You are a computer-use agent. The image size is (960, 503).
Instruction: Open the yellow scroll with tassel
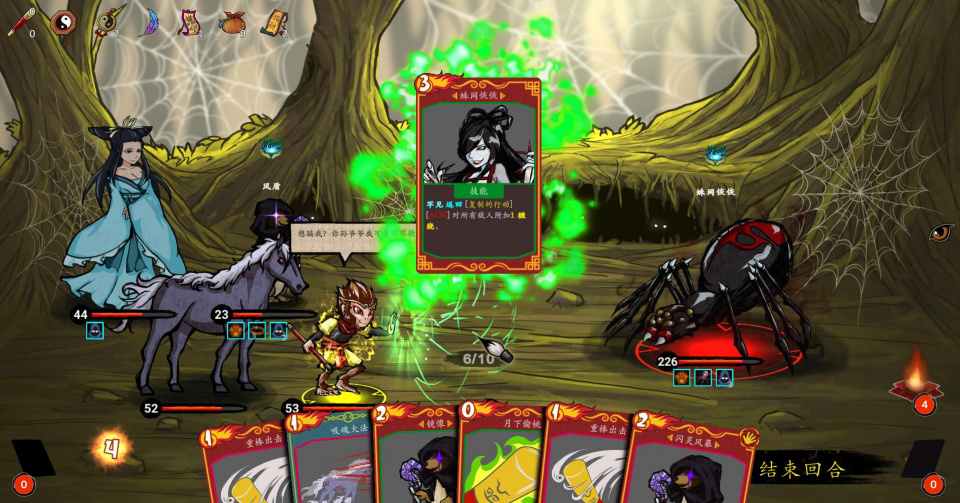click(273, 22)
